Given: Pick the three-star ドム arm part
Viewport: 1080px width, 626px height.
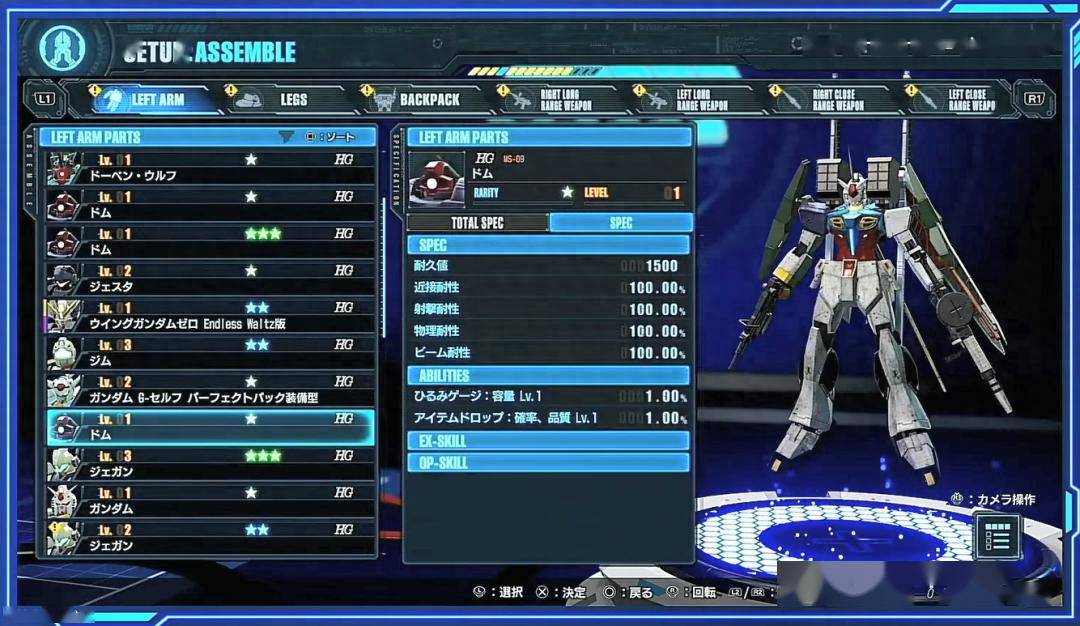Looking at the screenshot, I should [x=211, y=241].
